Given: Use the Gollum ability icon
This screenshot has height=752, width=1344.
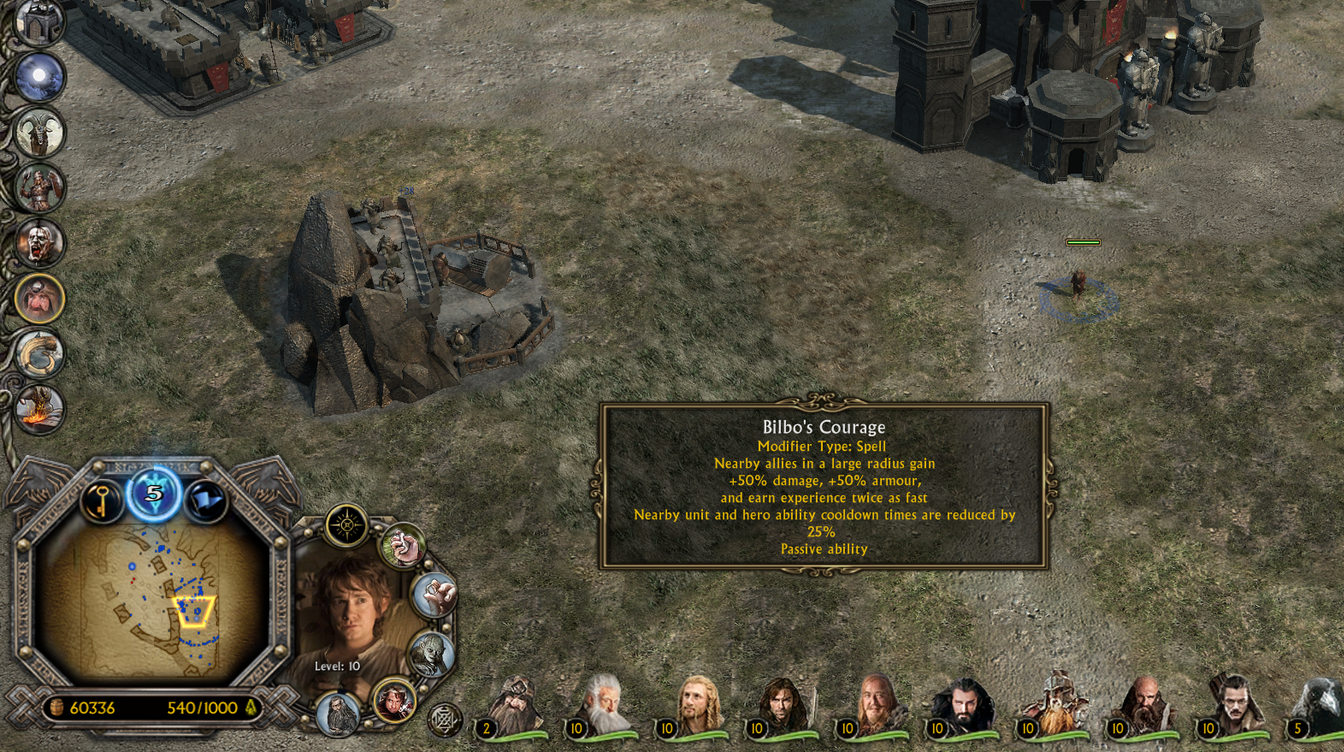Looking at the screenshot, I should pos(432,654).
